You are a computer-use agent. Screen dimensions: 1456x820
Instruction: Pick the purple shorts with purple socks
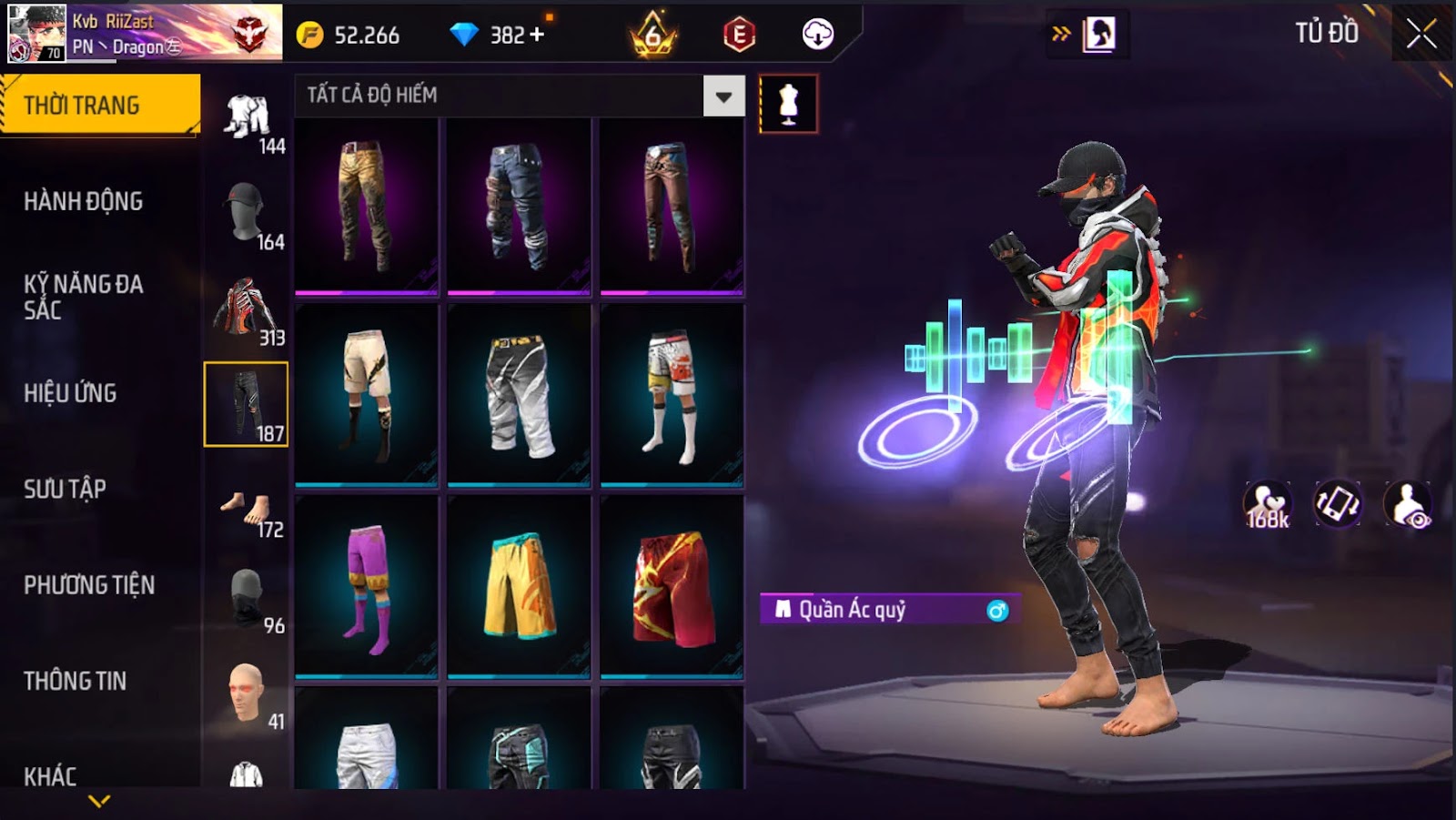click(366, 587)
